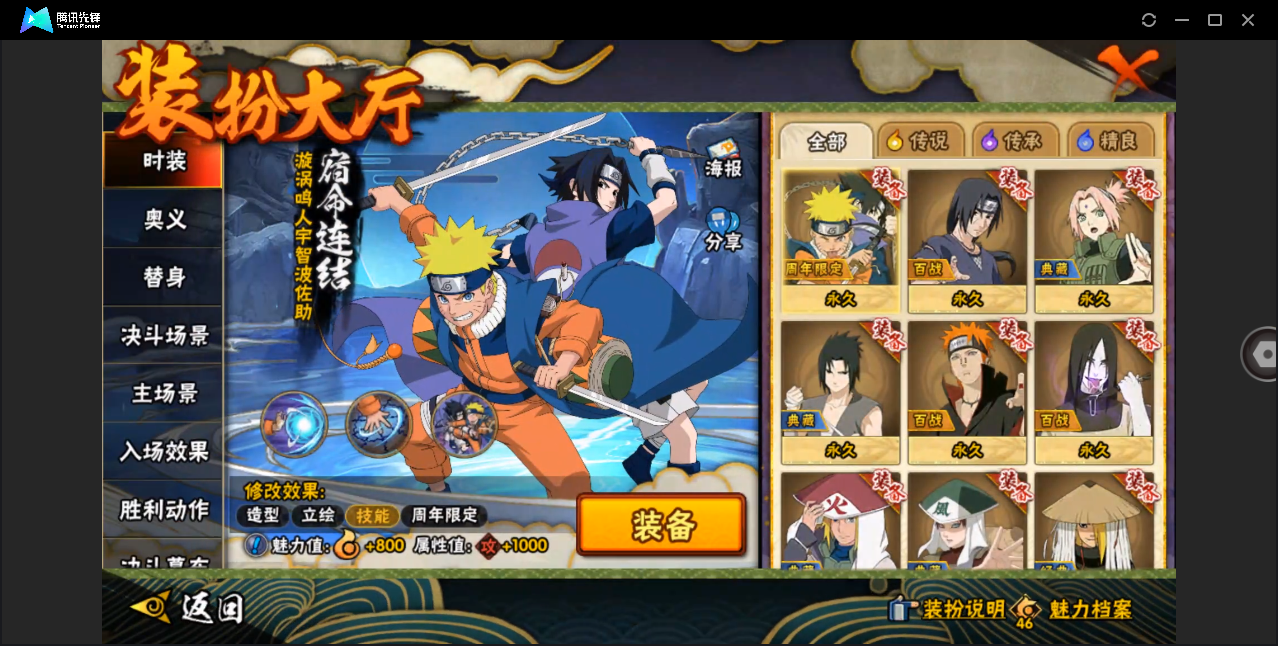The width and height of the screenshot is (1278, 646).
Task: Go back with the 返回 button
Action: pos(190,607)
